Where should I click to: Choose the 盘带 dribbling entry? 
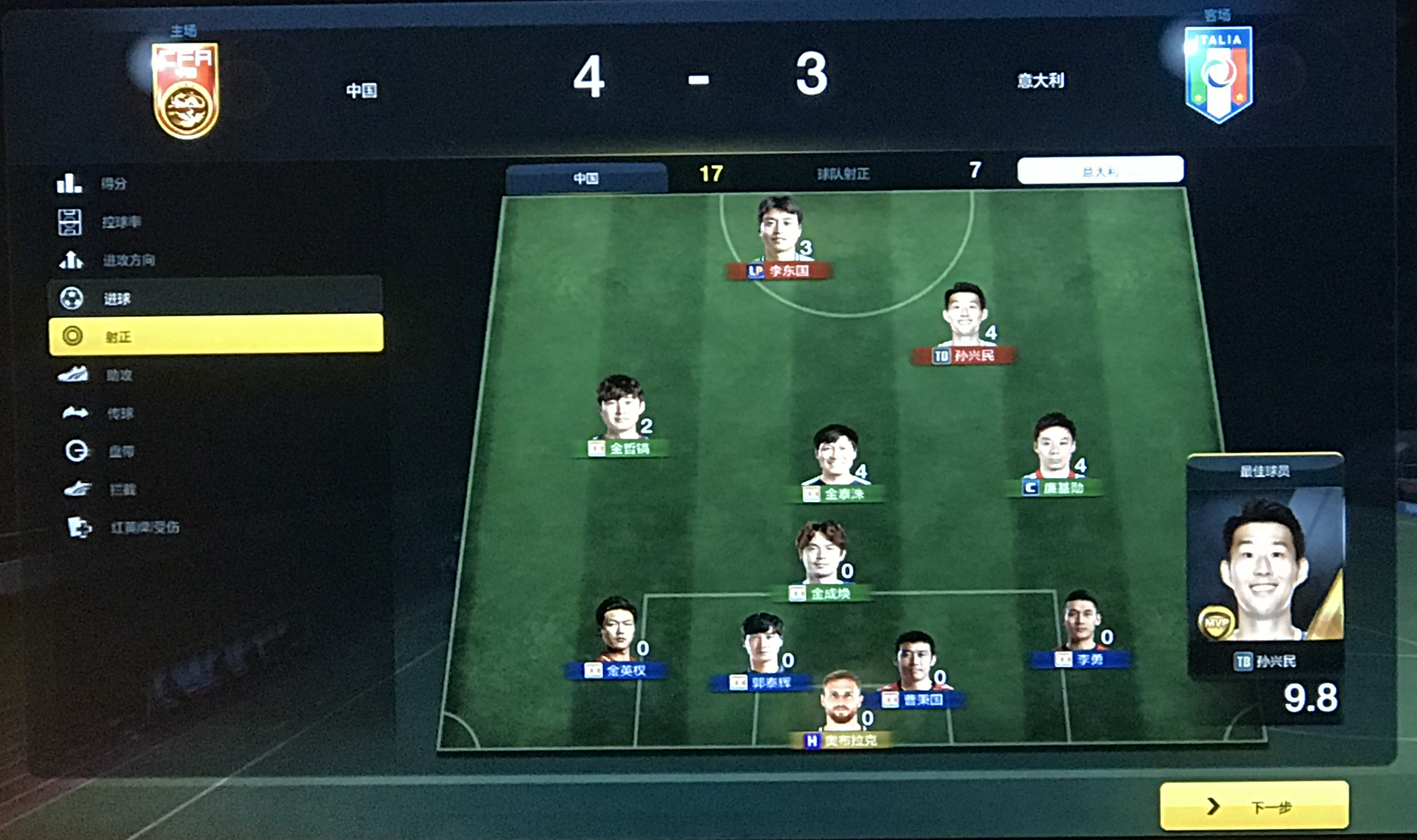121,451
